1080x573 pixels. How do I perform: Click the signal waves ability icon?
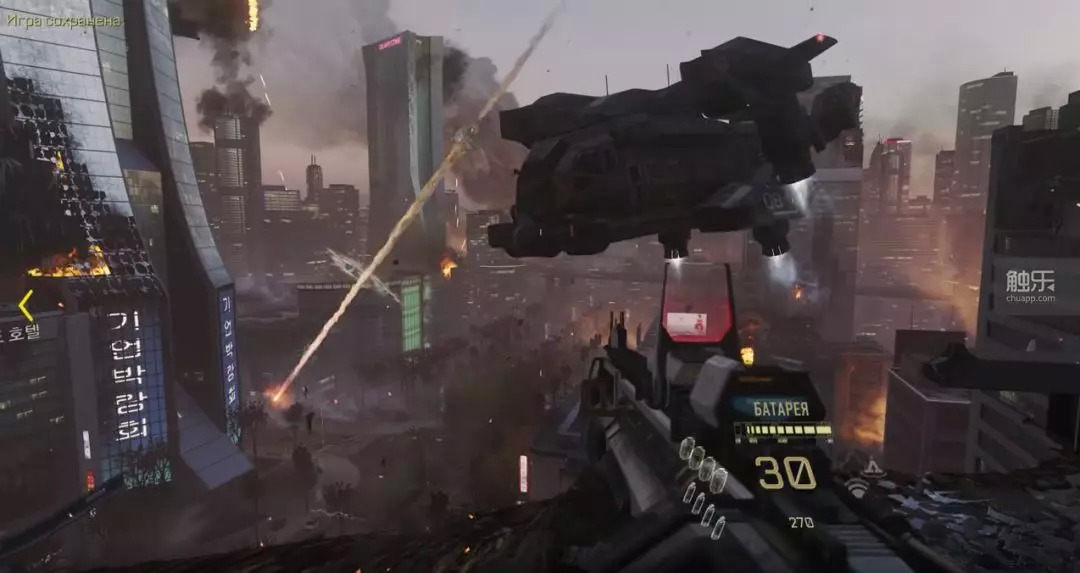pyautogui.click(x=857, y=487)
